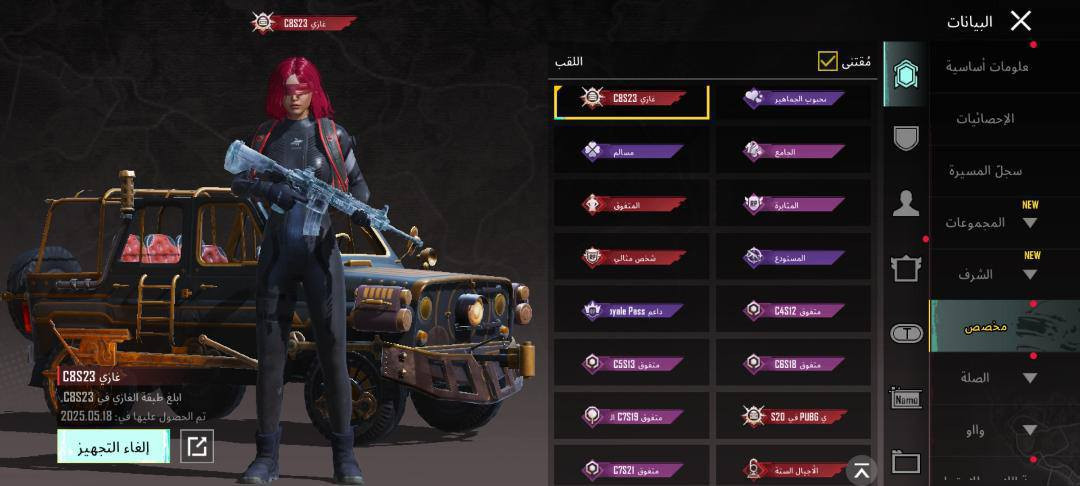Select the S20 PUBG title
Viewport: 1080px width, 486px height.
point(794,416)
